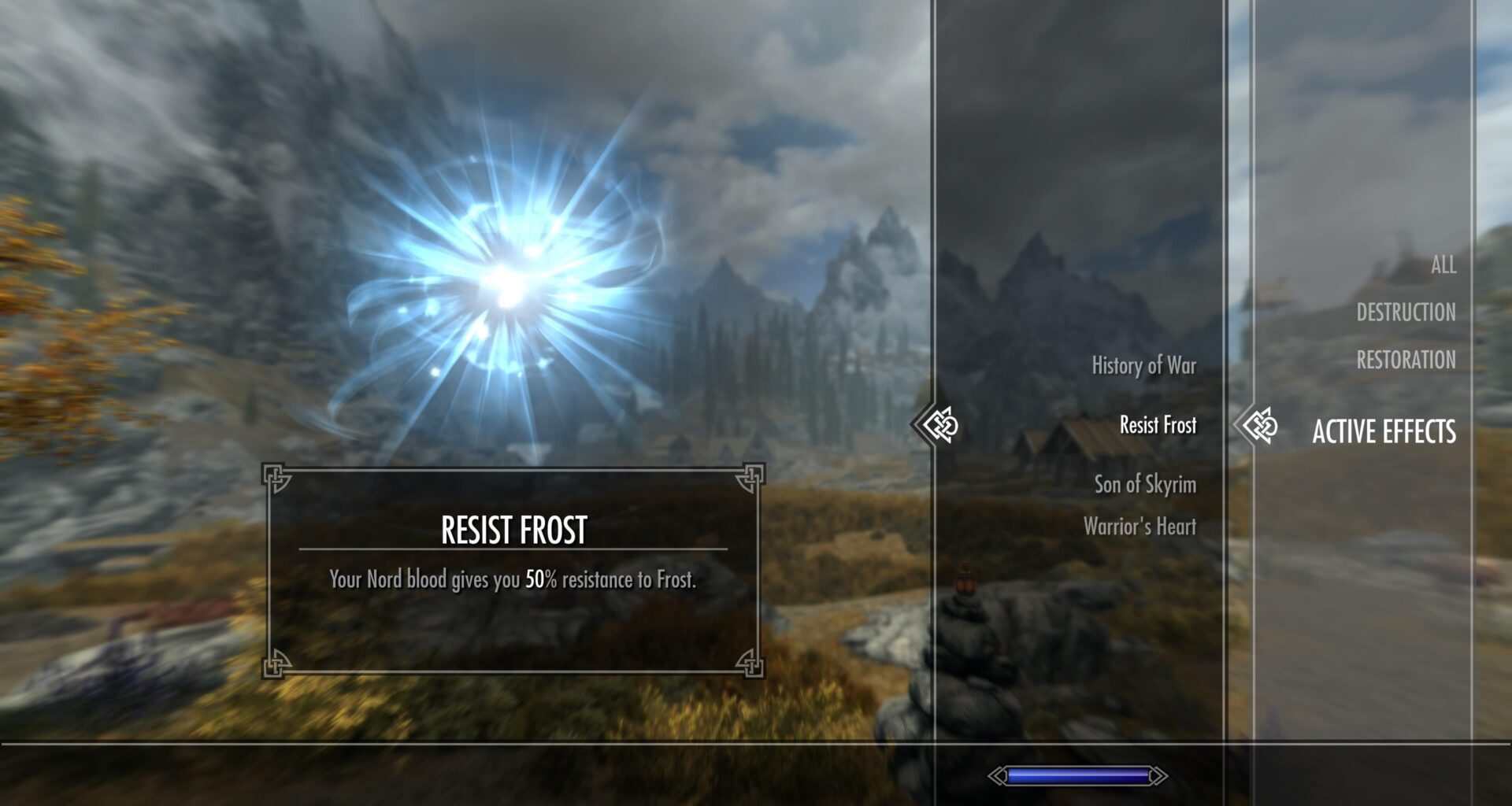Image resolution: width=1512 pixels, height=806 pixels.
Task: View the Warrior's Heart effect
Action: 1139,526
